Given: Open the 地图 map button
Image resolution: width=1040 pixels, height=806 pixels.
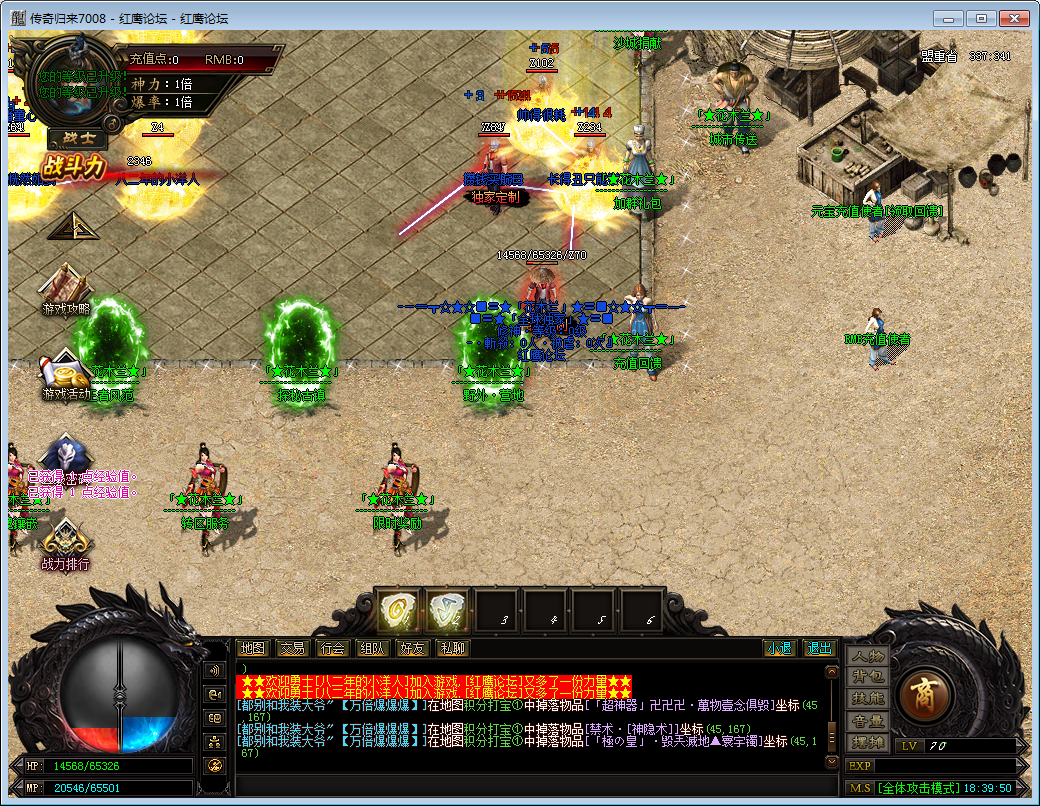Looking at the screenshot, I should coord(255,648).
